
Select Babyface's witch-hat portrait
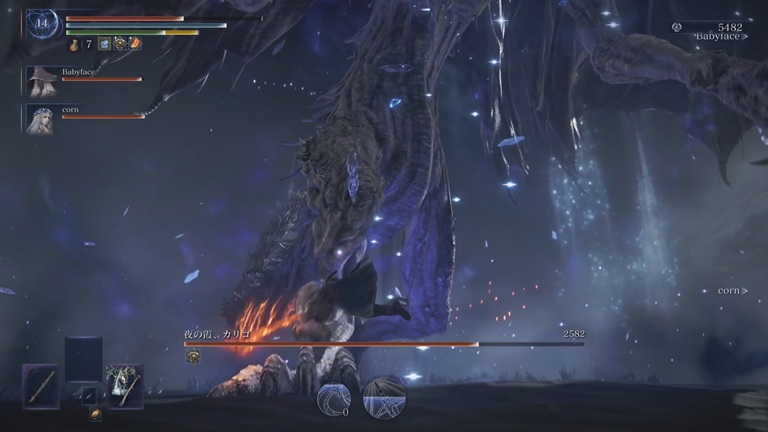(x=42, y=80)
